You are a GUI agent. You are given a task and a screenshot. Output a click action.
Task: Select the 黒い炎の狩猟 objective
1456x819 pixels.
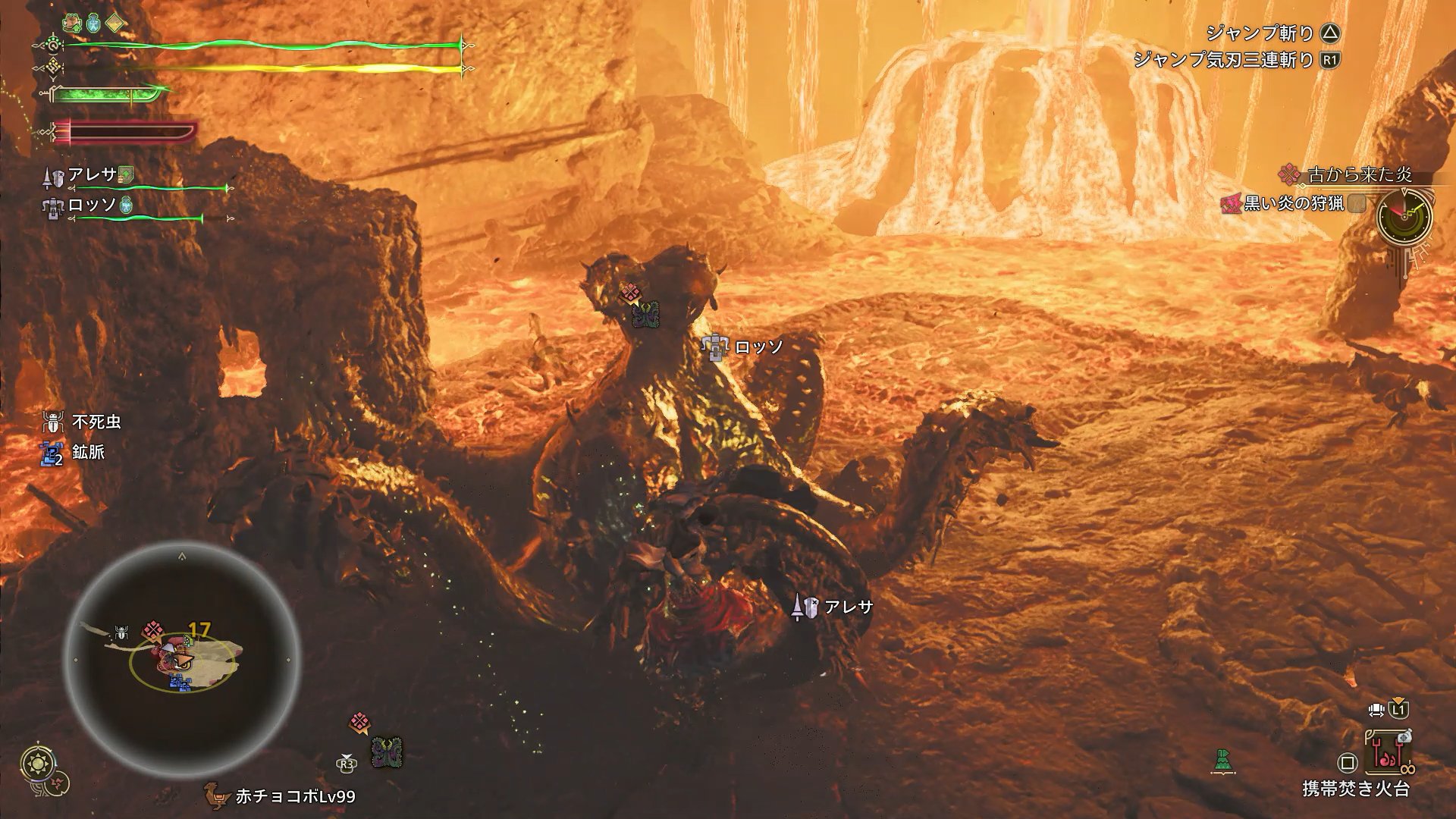1293,203
